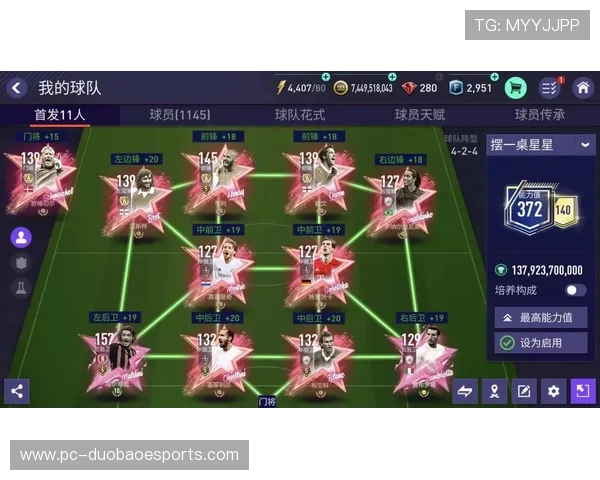Open the 球员(1145) players tab
The height and width of the screenshot is (480, 600).
(x=180, y=115)
